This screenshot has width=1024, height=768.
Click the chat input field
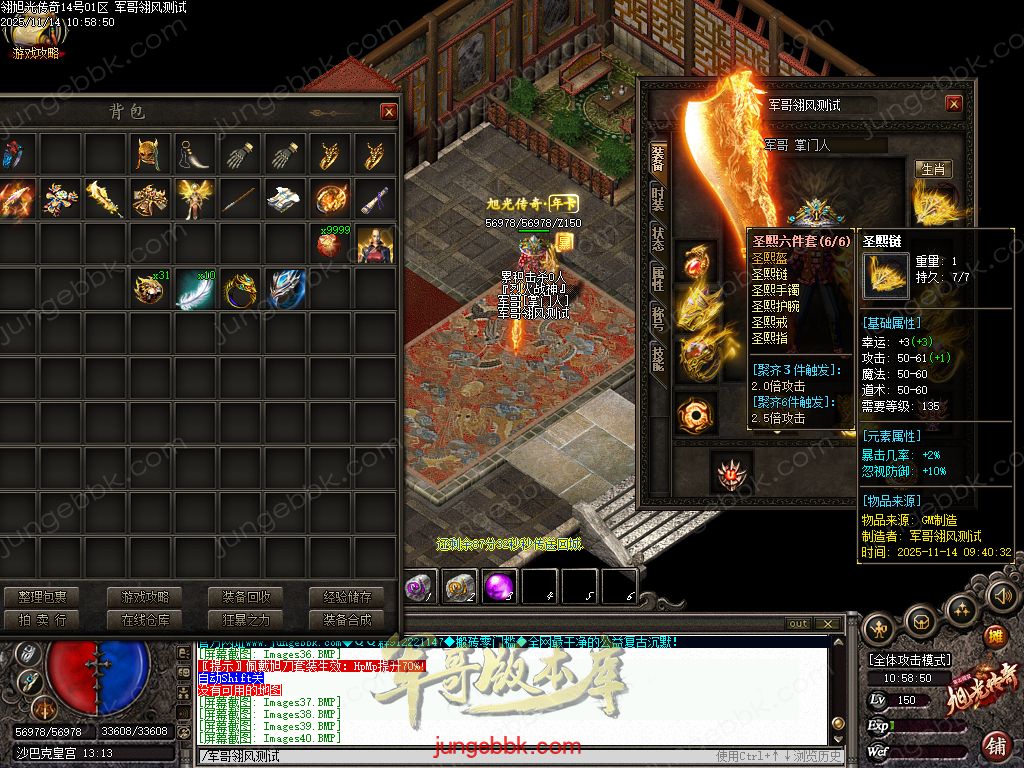click(x=450, y=755)
